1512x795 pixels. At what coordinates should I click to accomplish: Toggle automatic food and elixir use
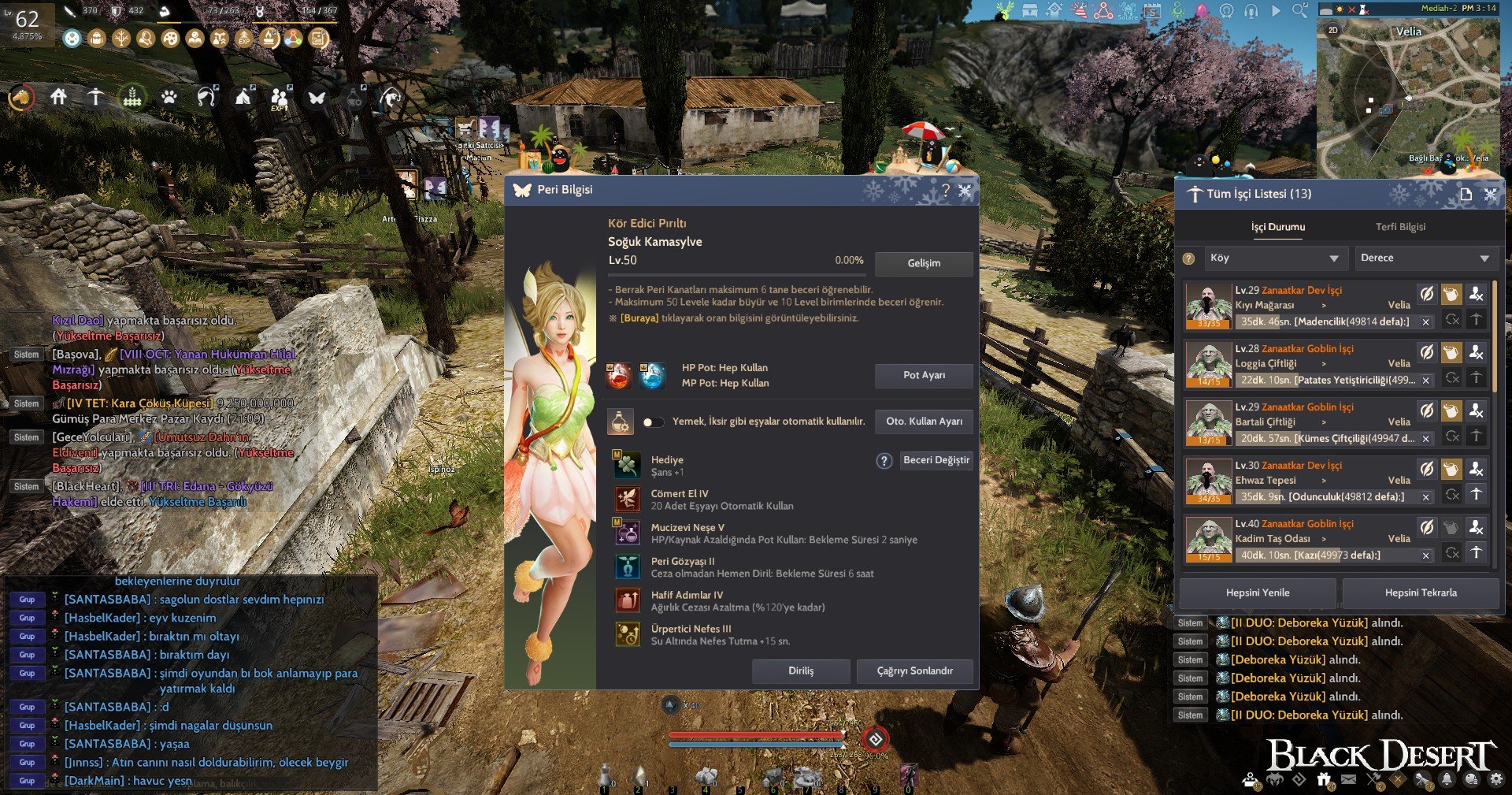[653, 422]
